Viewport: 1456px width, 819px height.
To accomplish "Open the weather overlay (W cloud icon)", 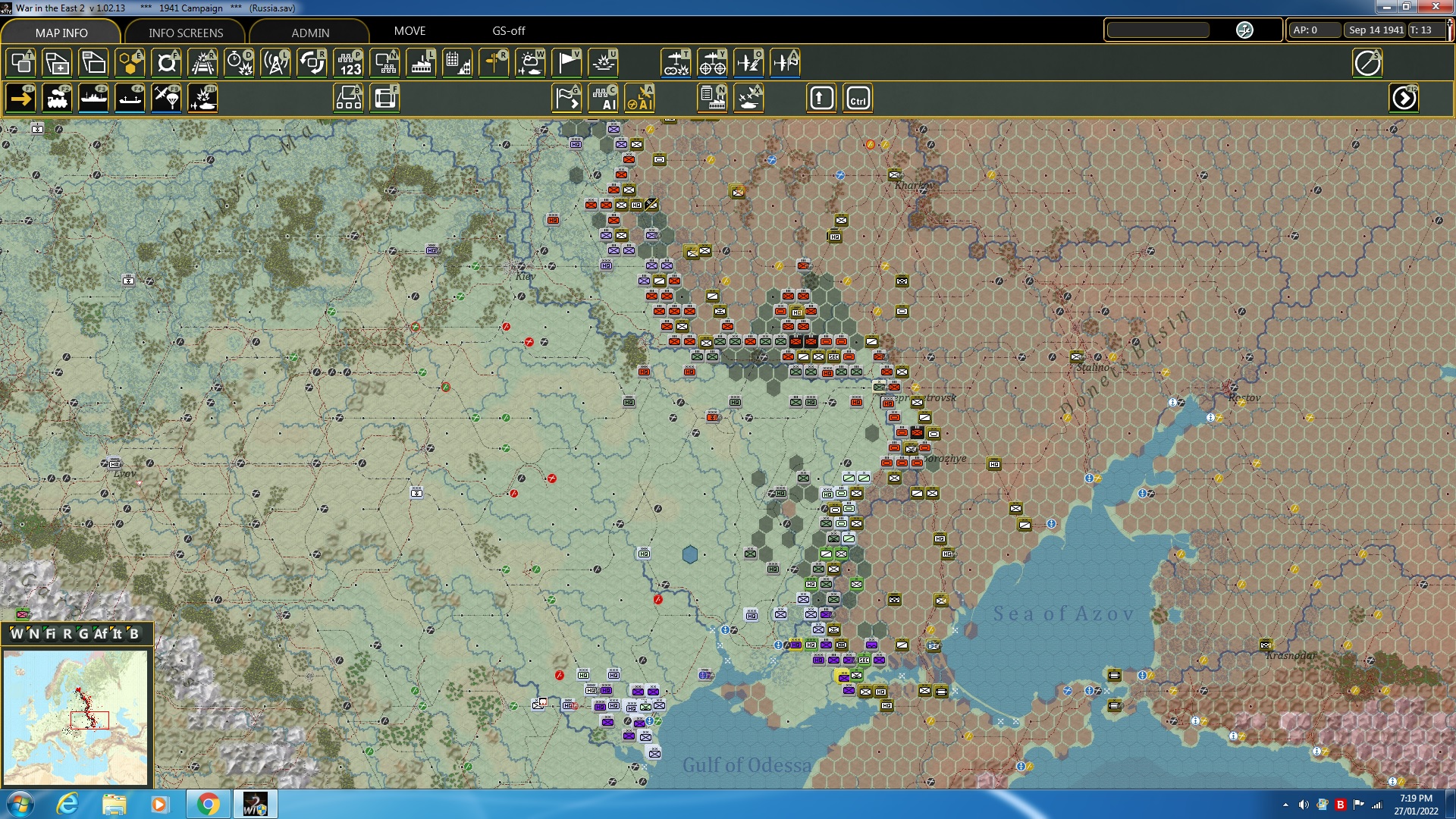I will pos(530,63).
